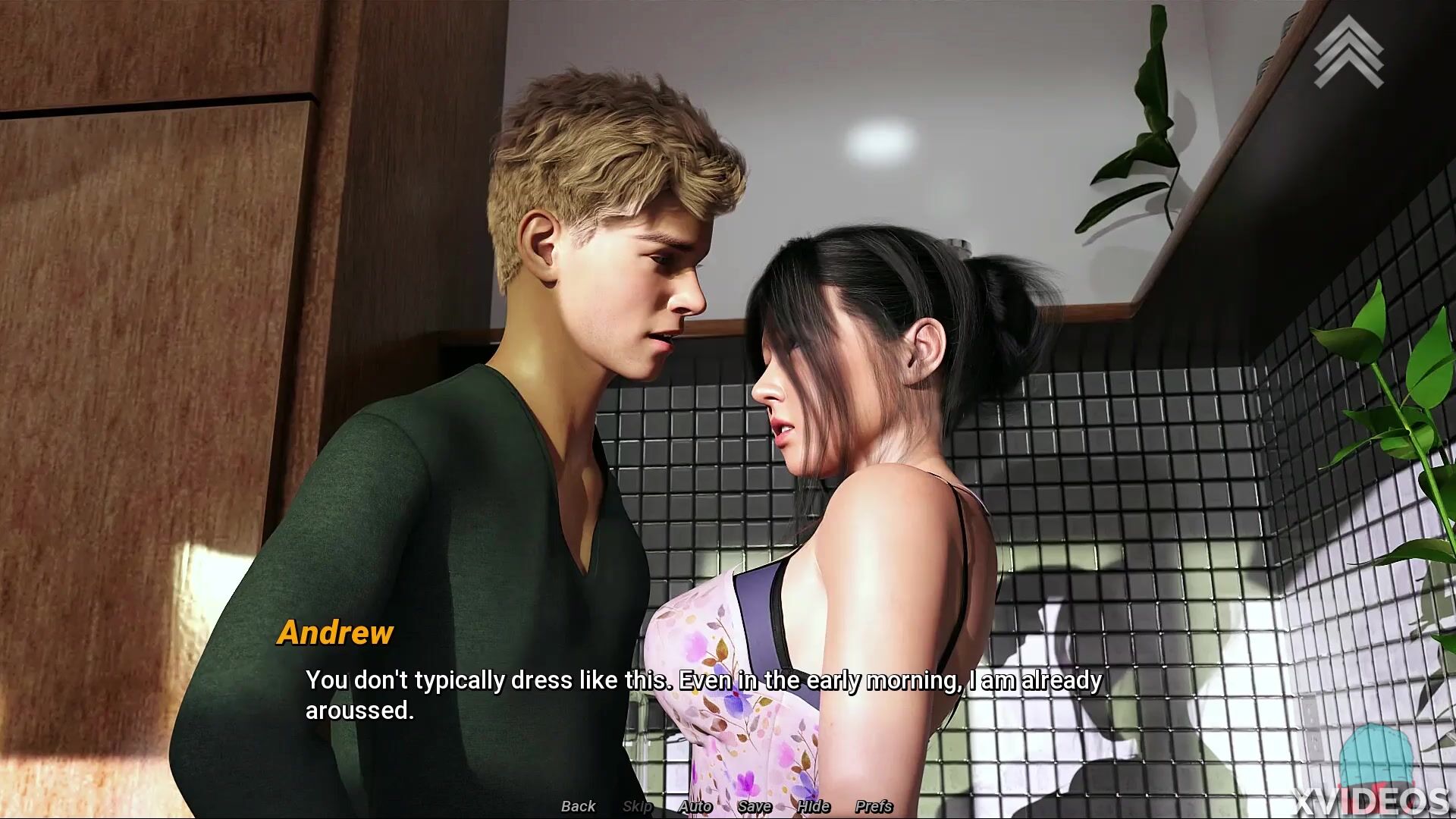Click the double chevron up icon

pyautogui.click(x=1348, y=52)
